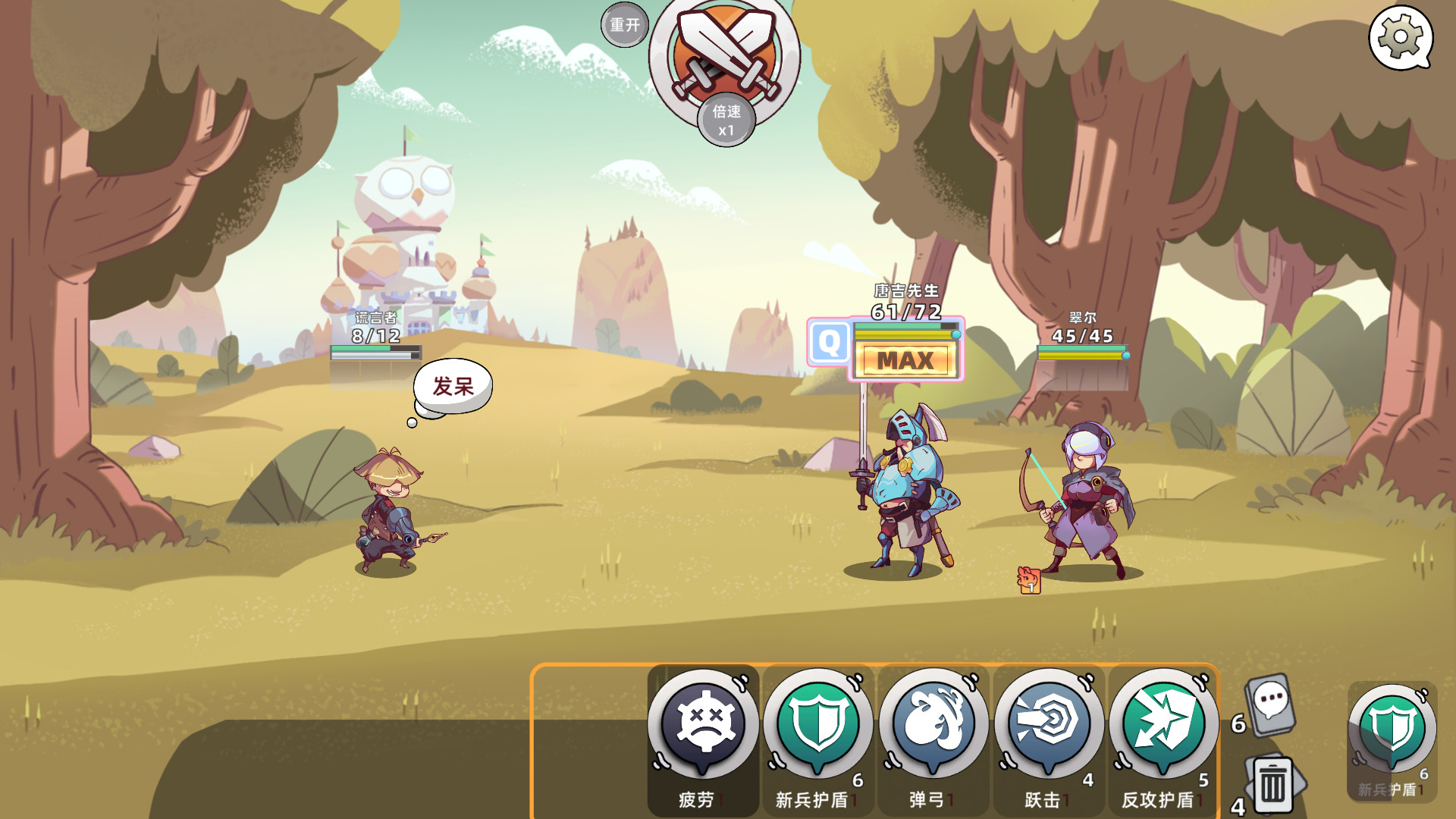Screen dimensions: 1456x819
Task: Click the crossed swords battle emblem
Action: (x=725, y=52)
